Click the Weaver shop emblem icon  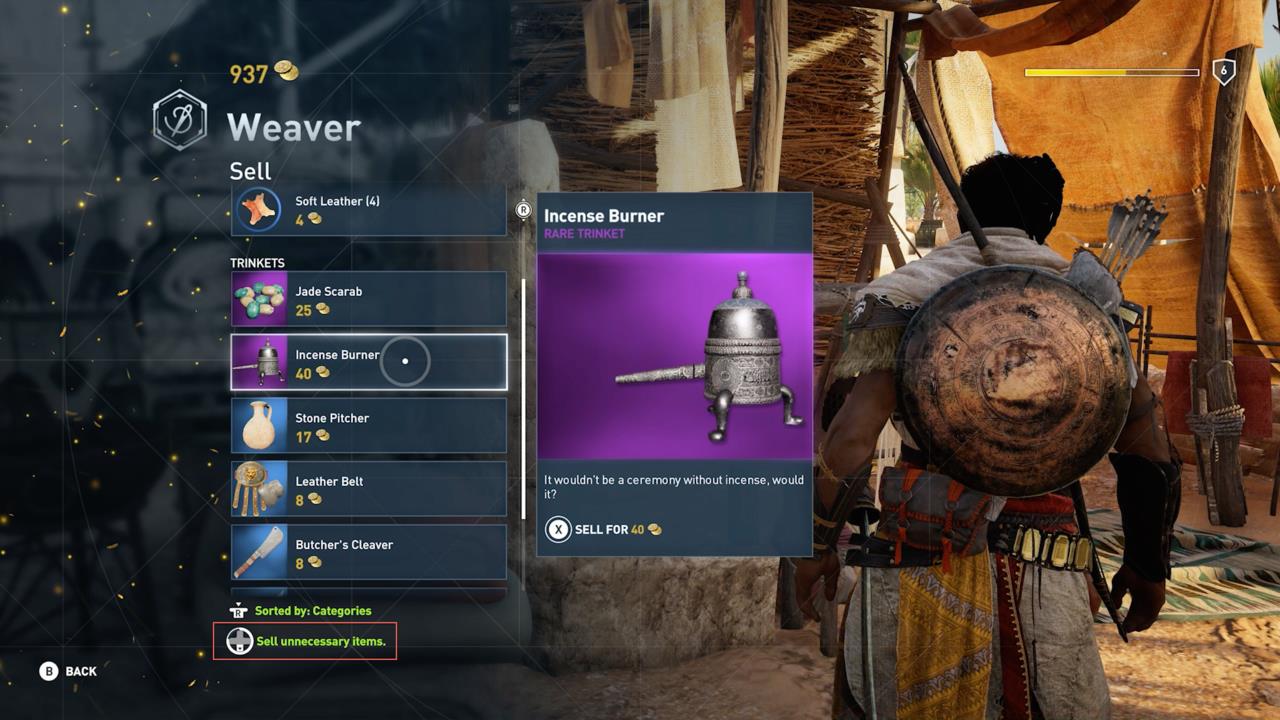coord(179,117)
